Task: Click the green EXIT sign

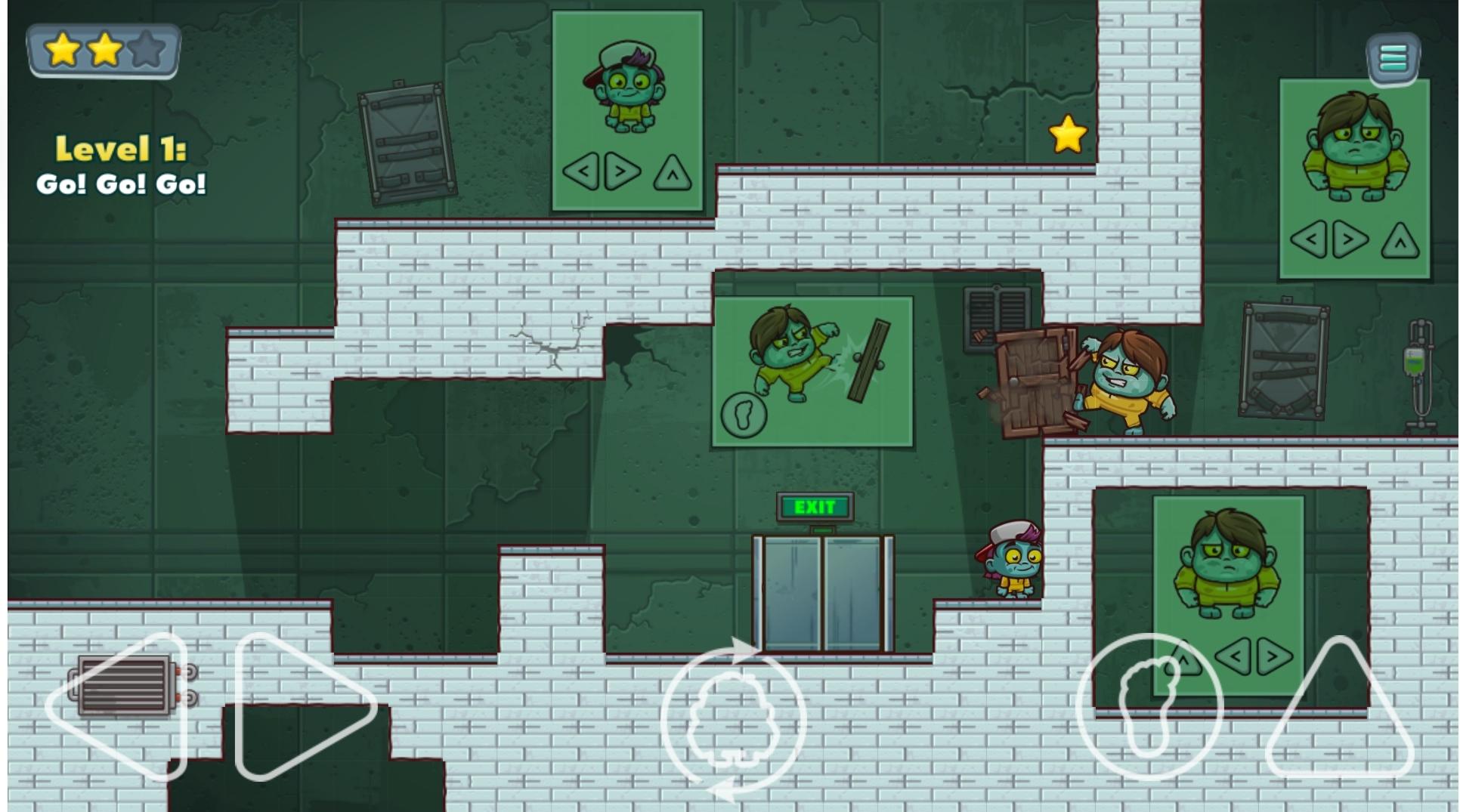Action: 815,506
